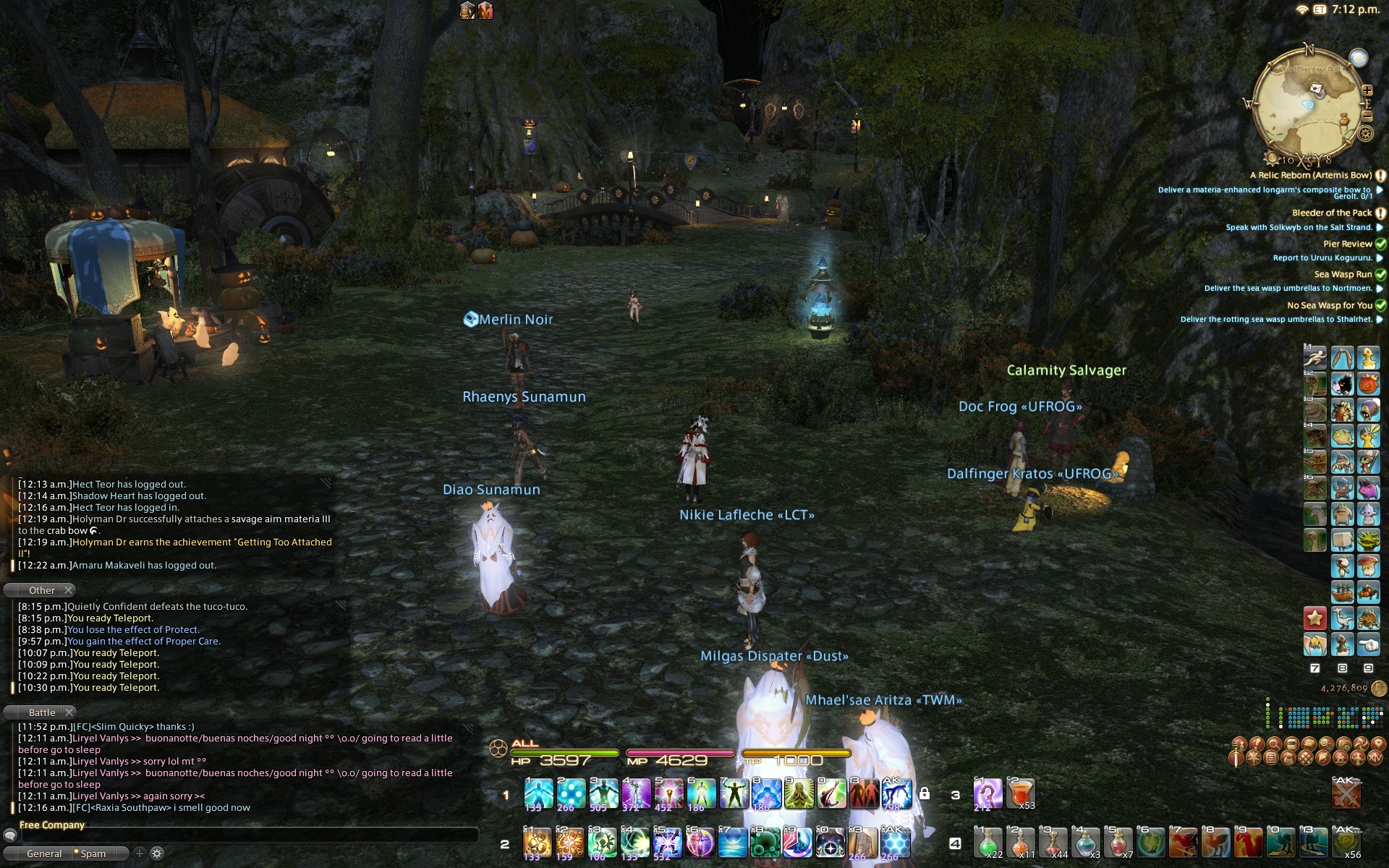Use the green potion with x22 count

pos(987,841)
